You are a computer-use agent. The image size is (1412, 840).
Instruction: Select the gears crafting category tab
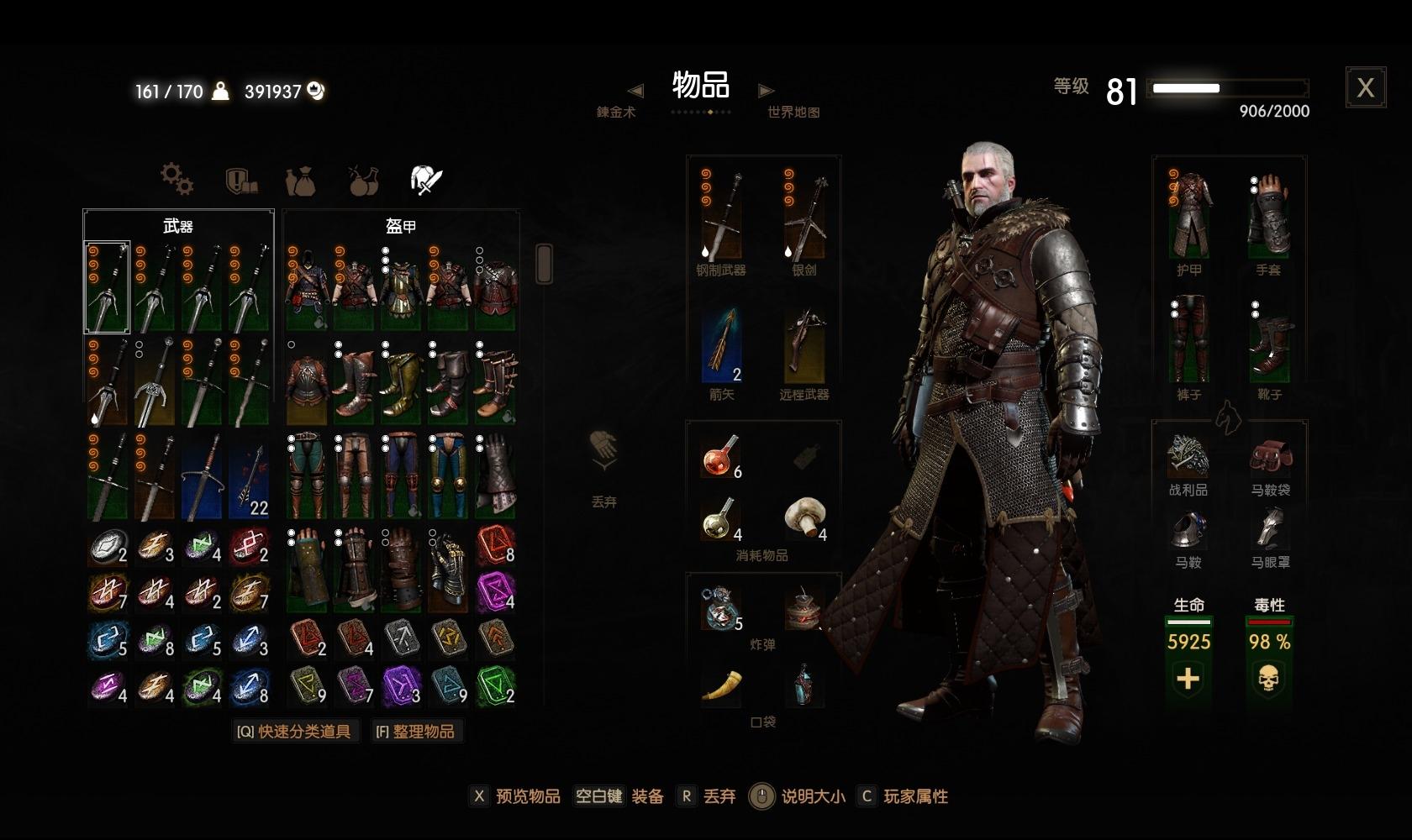coord(176,179)
